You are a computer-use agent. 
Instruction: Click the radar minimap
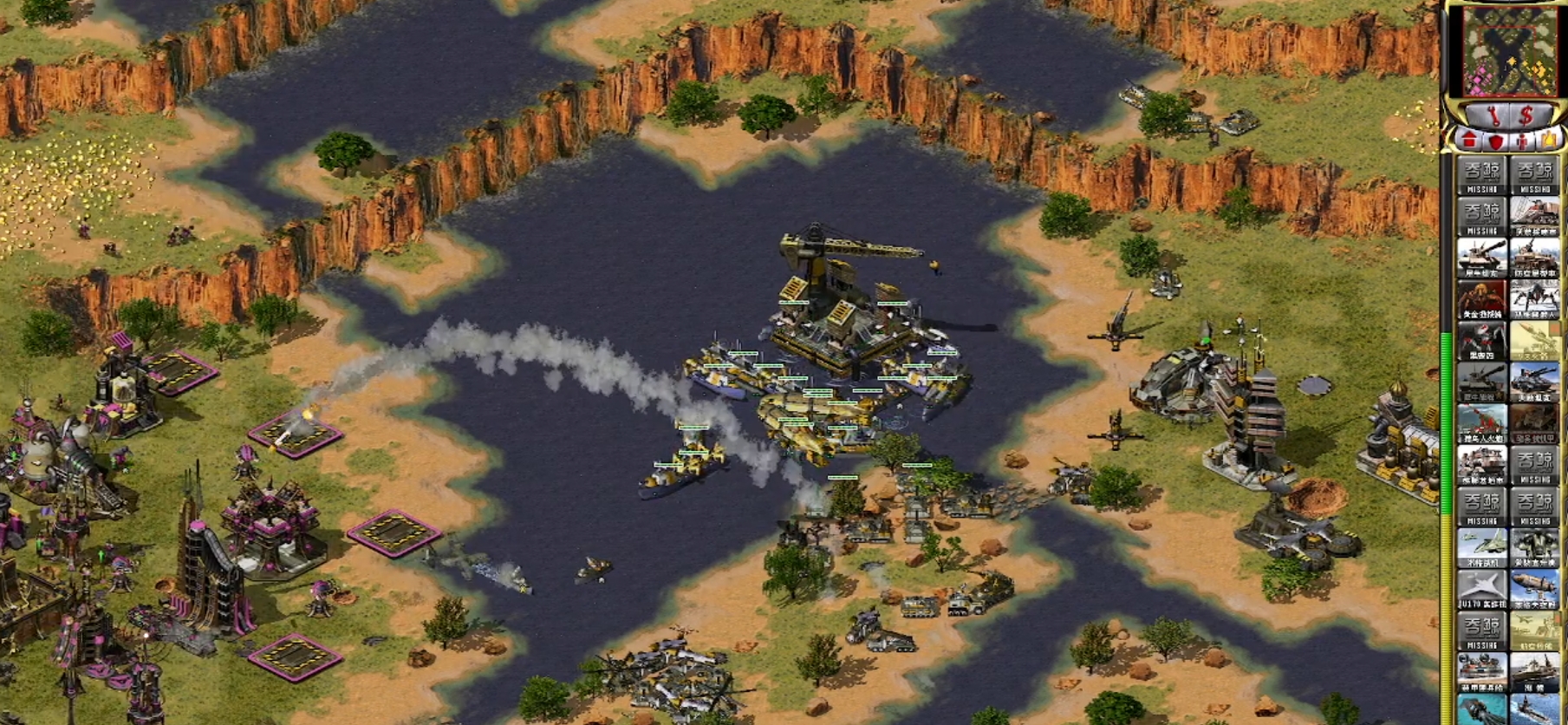coord(1508,50)
